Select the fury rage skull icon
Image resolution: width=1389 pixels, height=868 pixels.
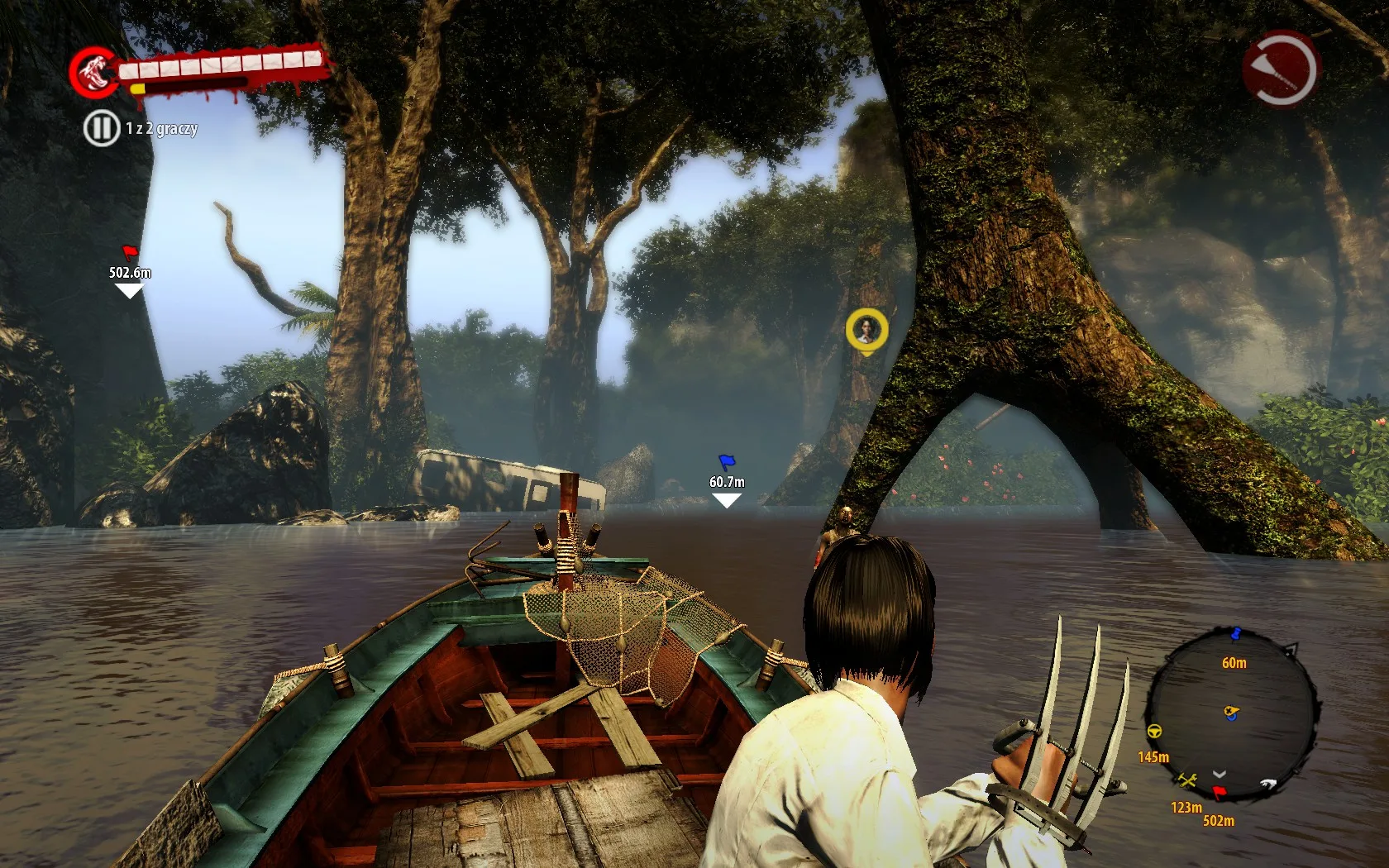click(x=93, y=74)
